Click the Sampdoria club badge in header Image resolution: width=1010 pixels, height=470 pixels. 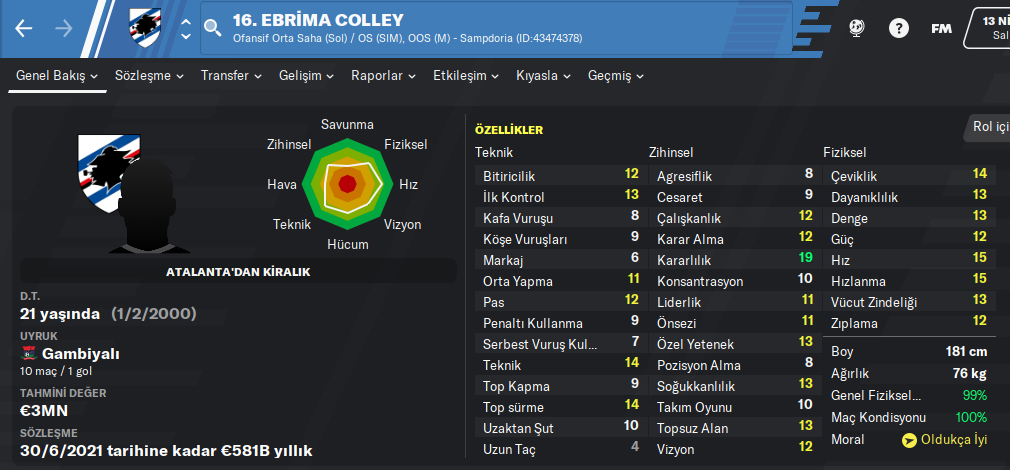pyautogui.click(x=145, y=27)
